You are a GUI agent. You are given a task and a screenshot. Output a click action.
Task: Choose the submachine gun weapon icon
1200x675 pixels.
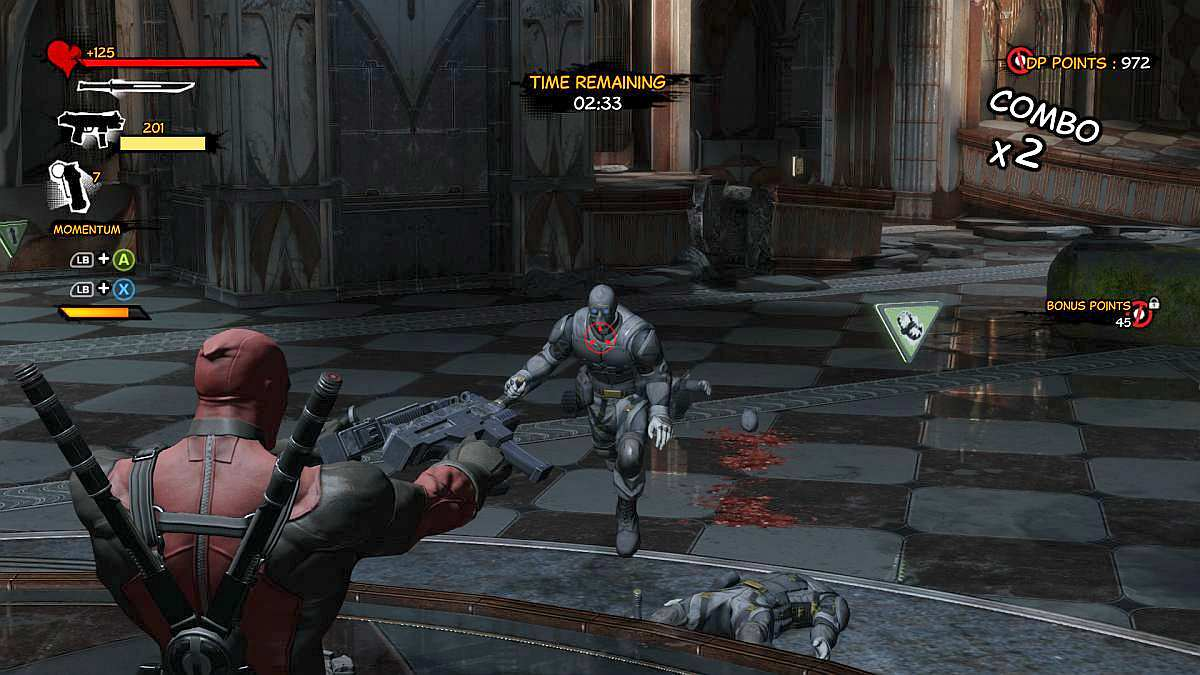89,128
